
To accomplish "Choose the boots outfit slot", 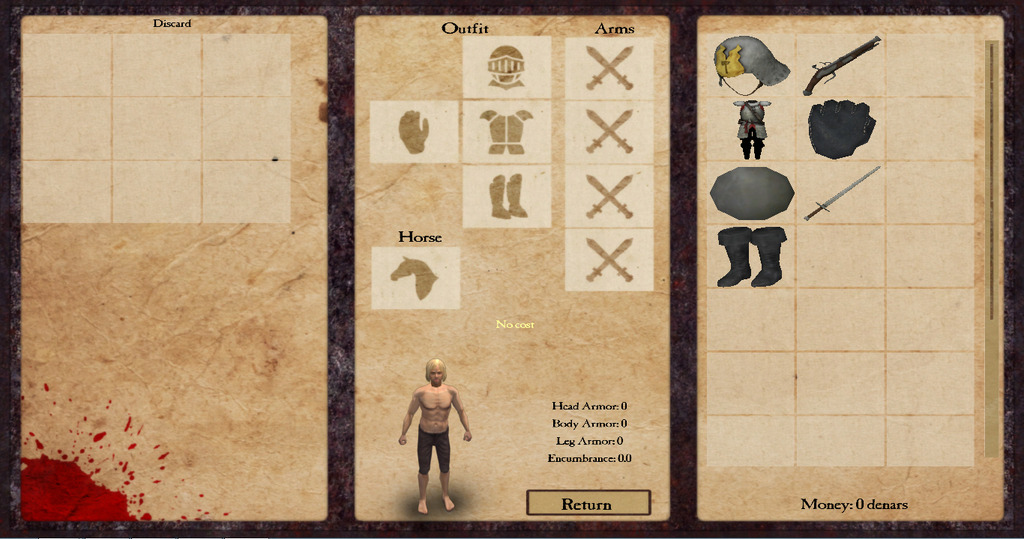I will 506,195.
